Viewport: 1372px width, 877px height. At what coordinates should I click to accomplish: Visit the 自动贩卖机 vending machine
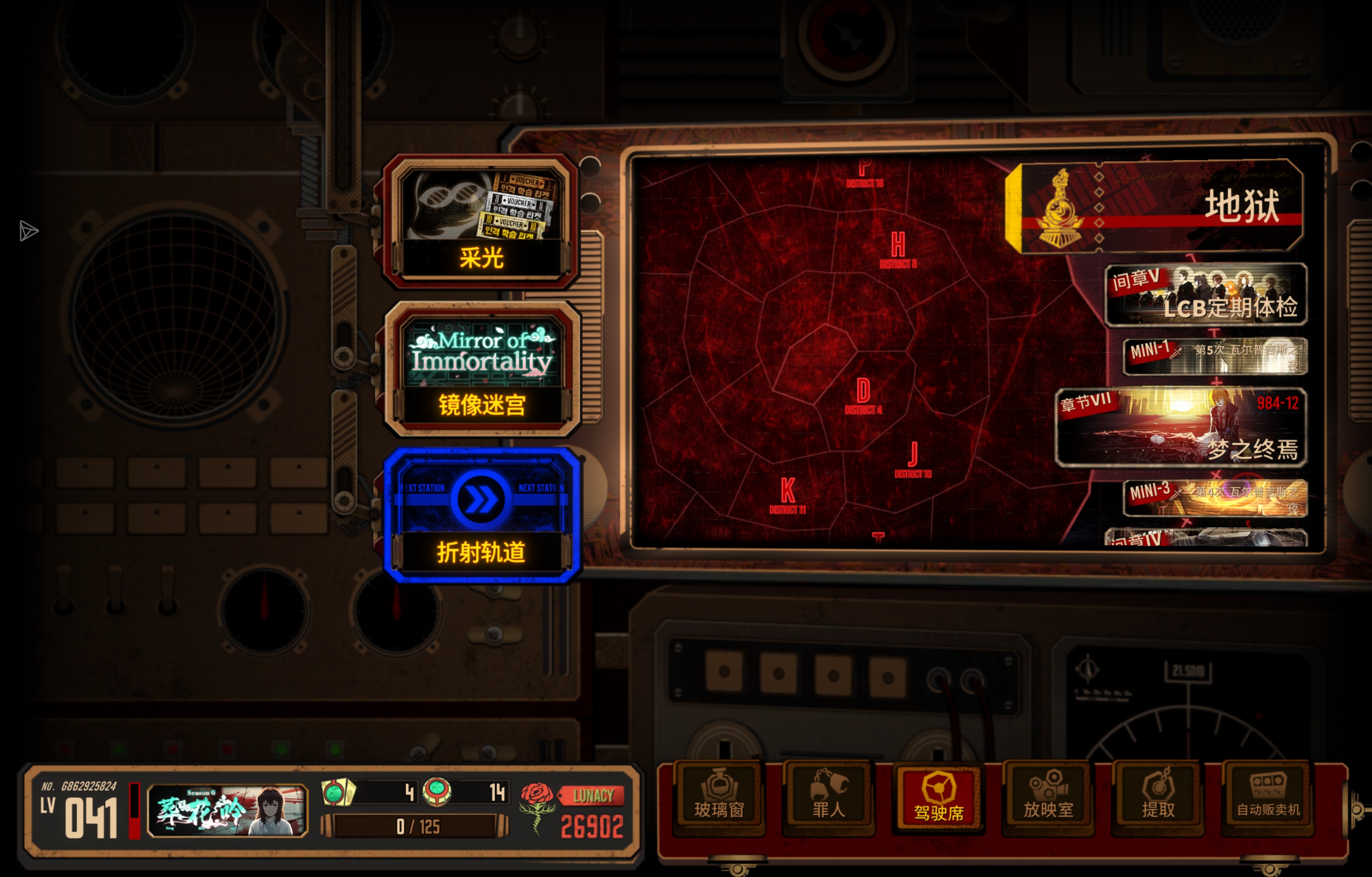(1268, 796)
